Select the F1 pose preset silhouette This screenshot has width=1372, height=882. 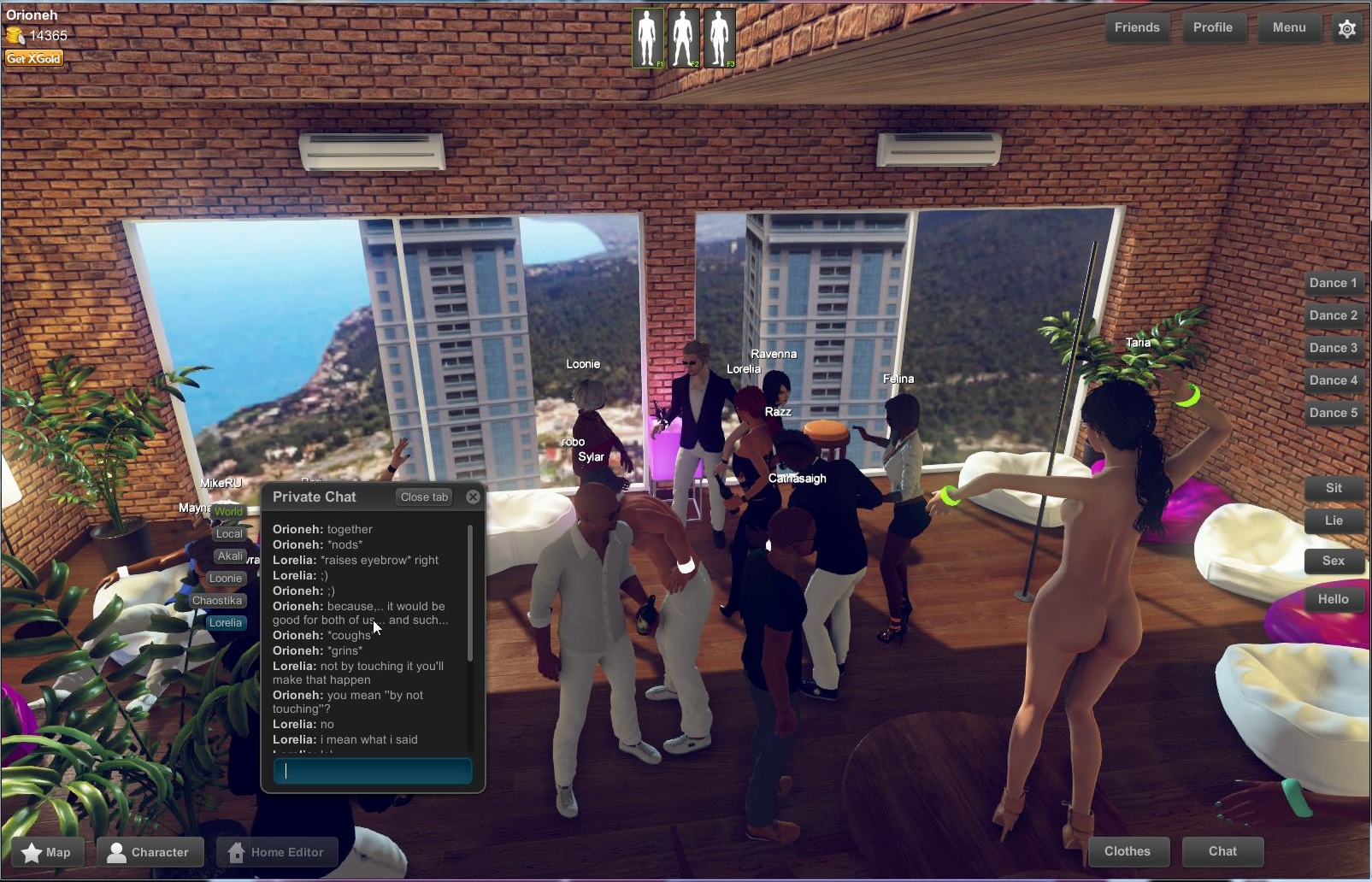648,38
